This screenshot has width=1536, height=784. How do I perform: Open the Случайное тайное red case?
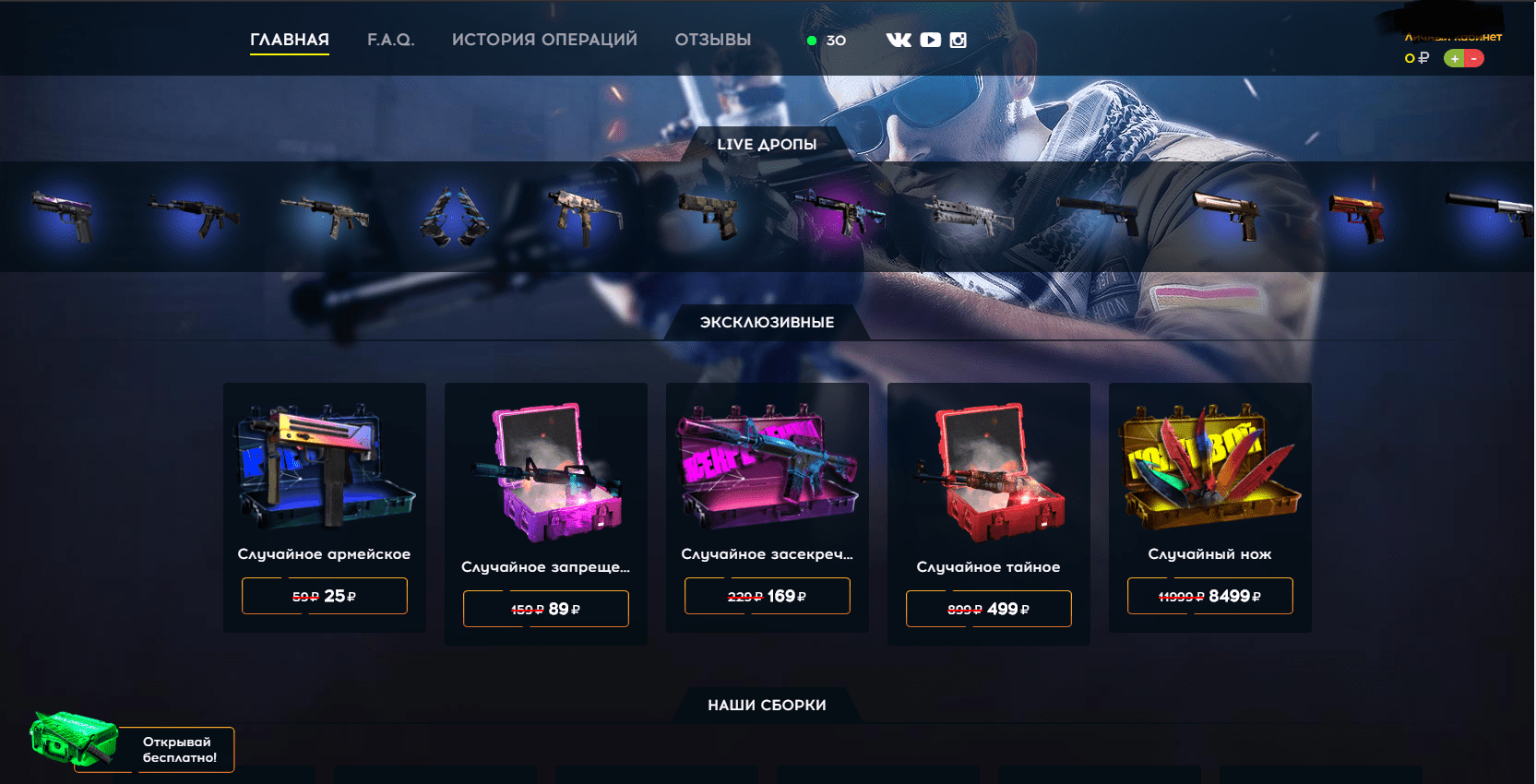click(988, 470)
